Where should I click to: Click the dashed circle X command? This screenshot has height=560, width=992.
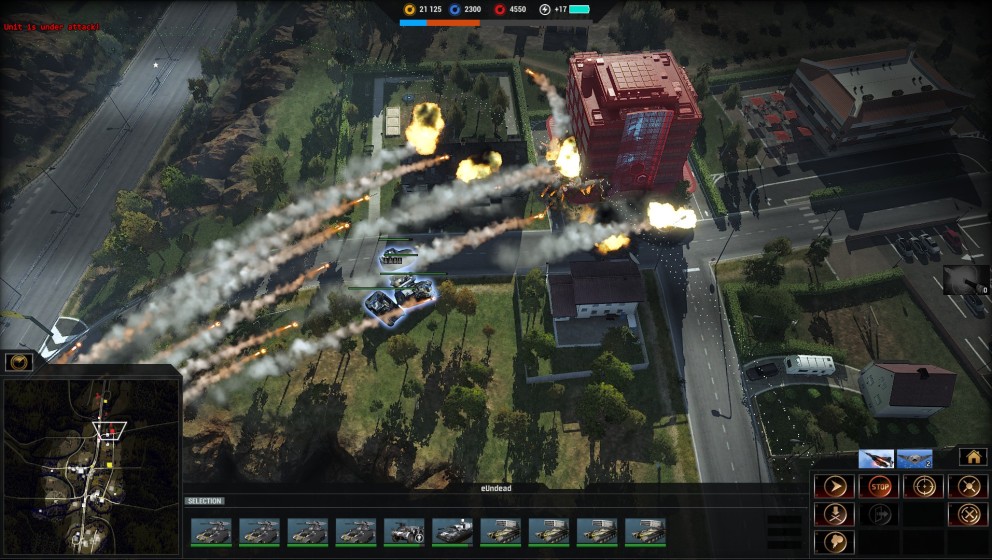coord(967,514)
